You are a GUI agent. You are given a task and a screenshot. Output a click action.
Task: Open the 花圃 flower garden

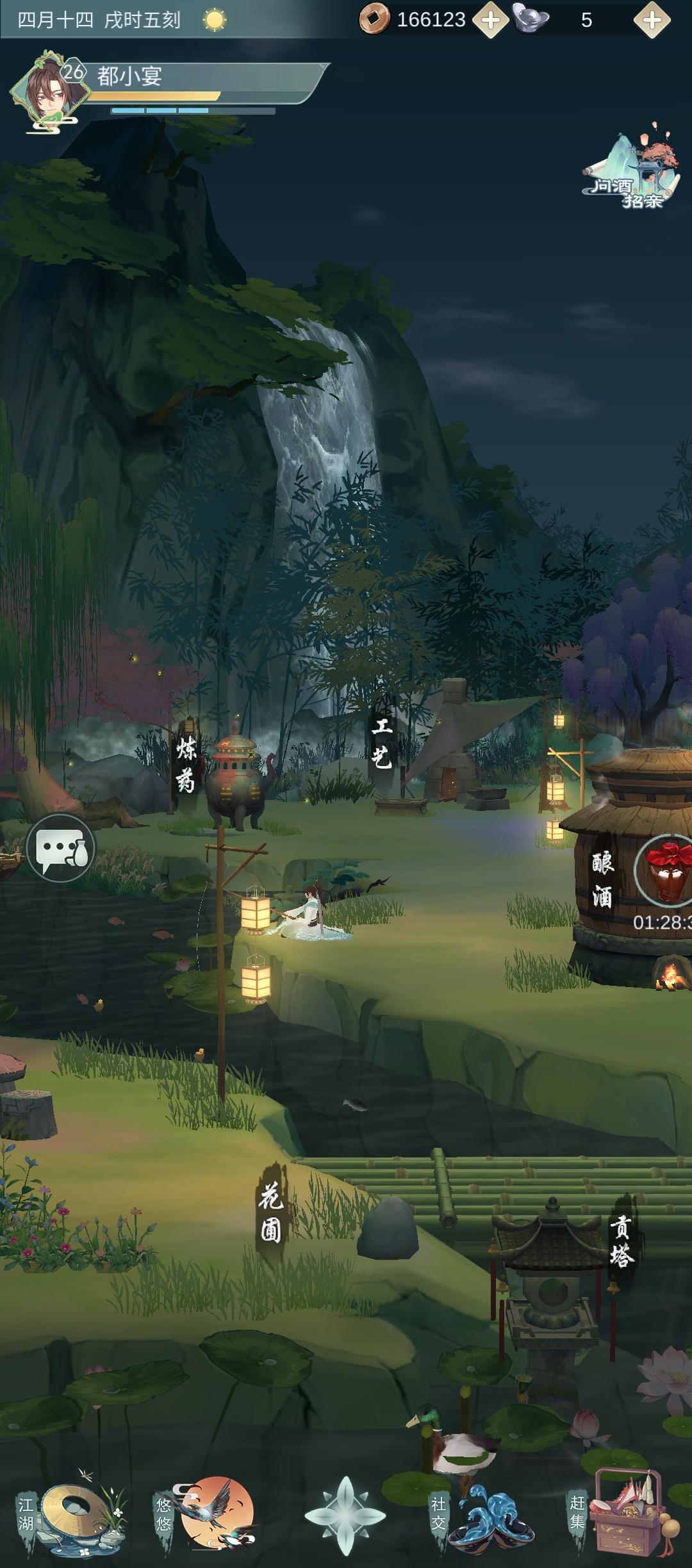(271, 1211)
